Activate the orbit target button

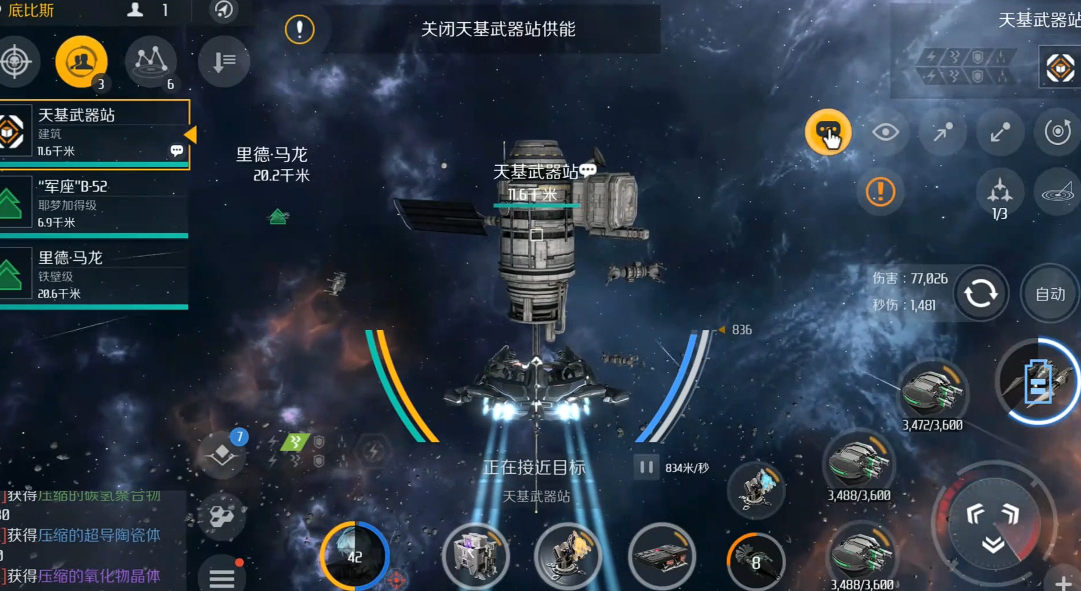1056,132
